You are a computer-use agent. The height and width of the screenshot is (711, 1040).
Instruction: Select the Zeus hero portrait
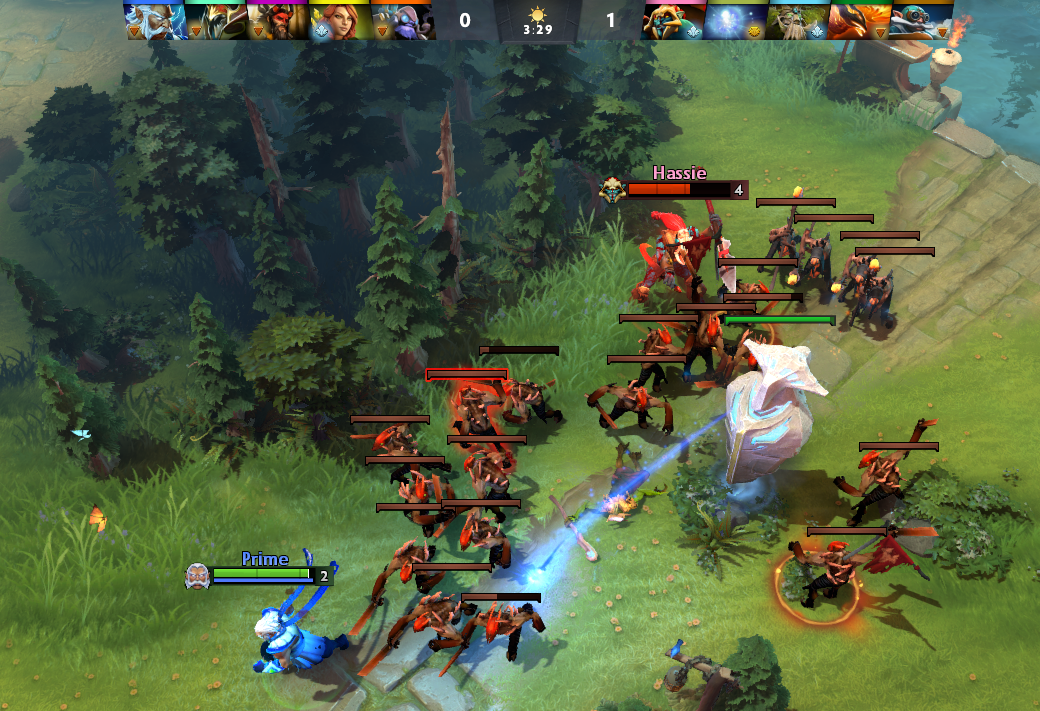click(154, 20)
